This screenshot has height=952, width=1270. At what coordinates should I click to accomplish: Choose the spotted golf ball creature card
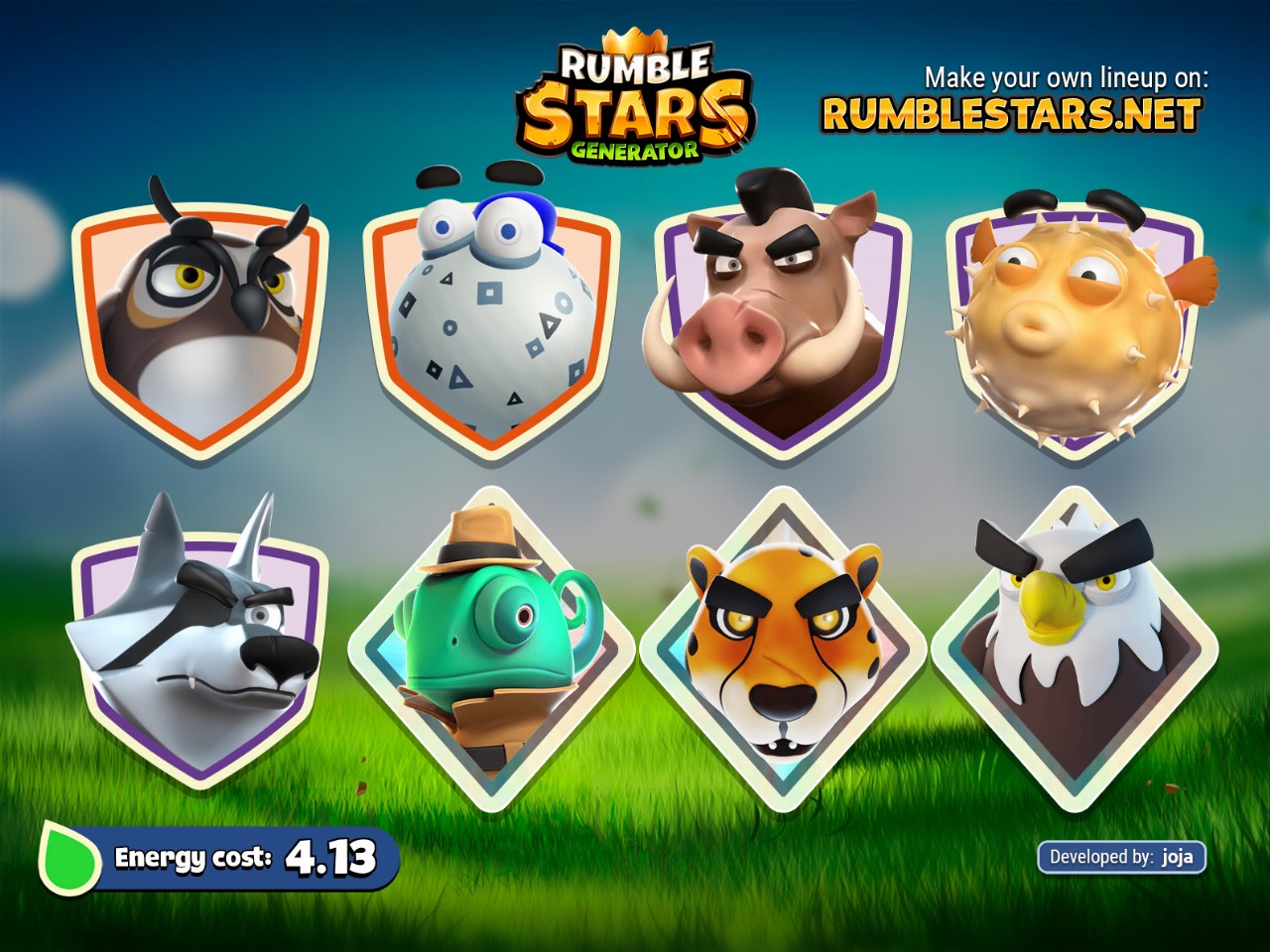491,322
